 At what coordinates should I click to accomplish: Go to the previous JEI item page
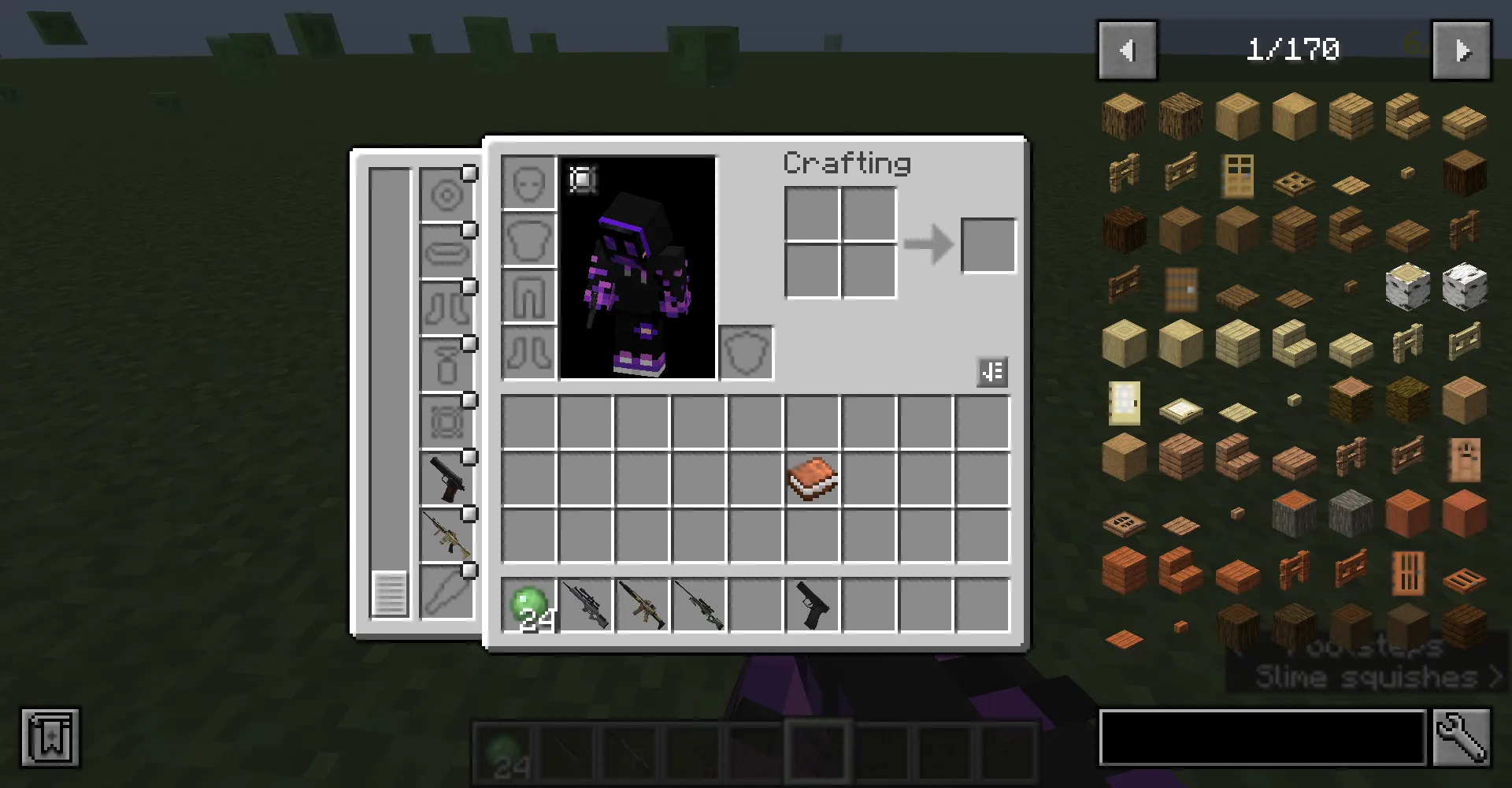pos(1127,51)
